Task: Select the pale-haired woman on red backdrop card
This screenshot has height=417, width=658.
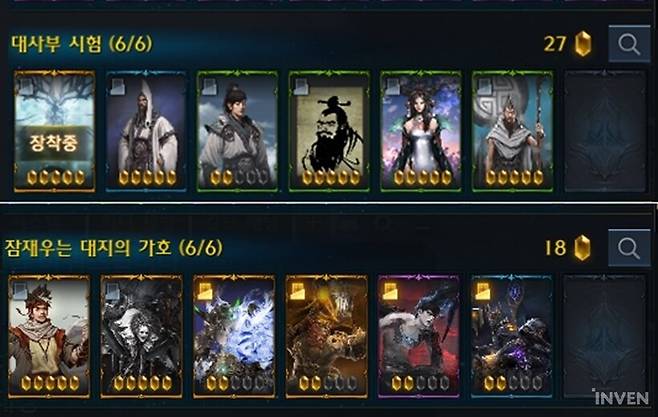Action: click(418, 335)
